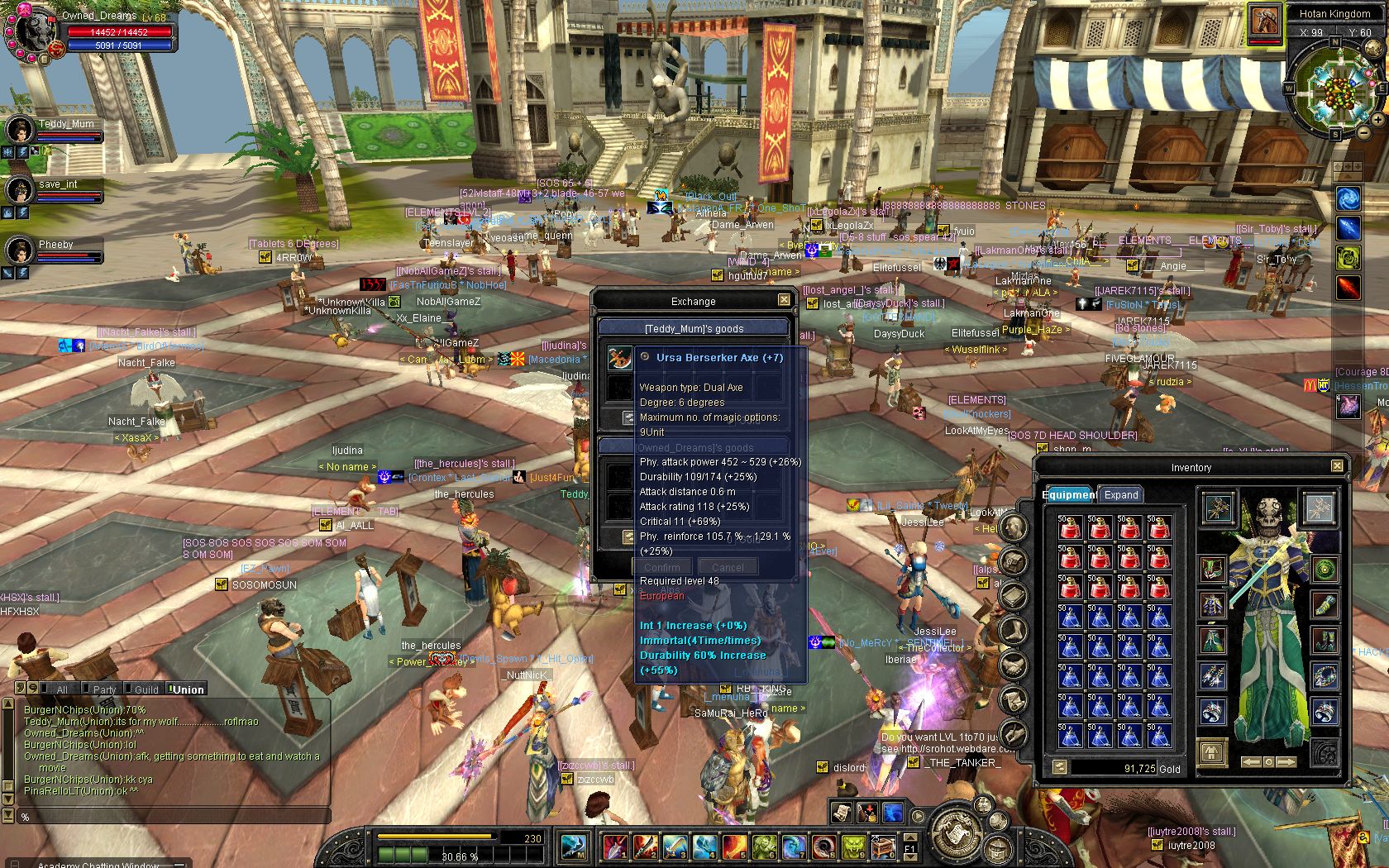Use hotbar skill in slot 1
The height and width of the screenshot is (868, 1389).
click(615, 847)
